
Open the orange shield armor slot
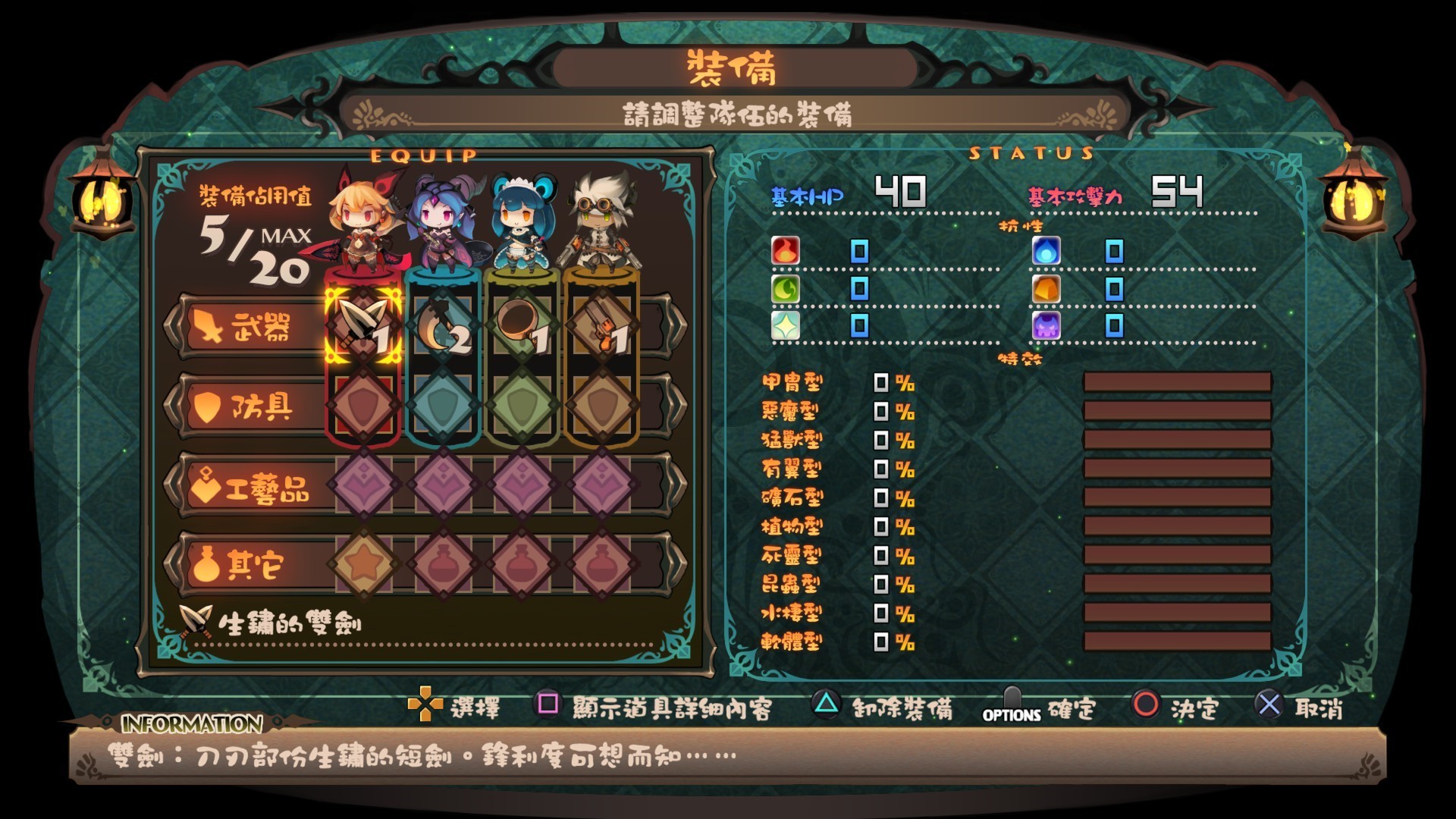click(602, 406)
